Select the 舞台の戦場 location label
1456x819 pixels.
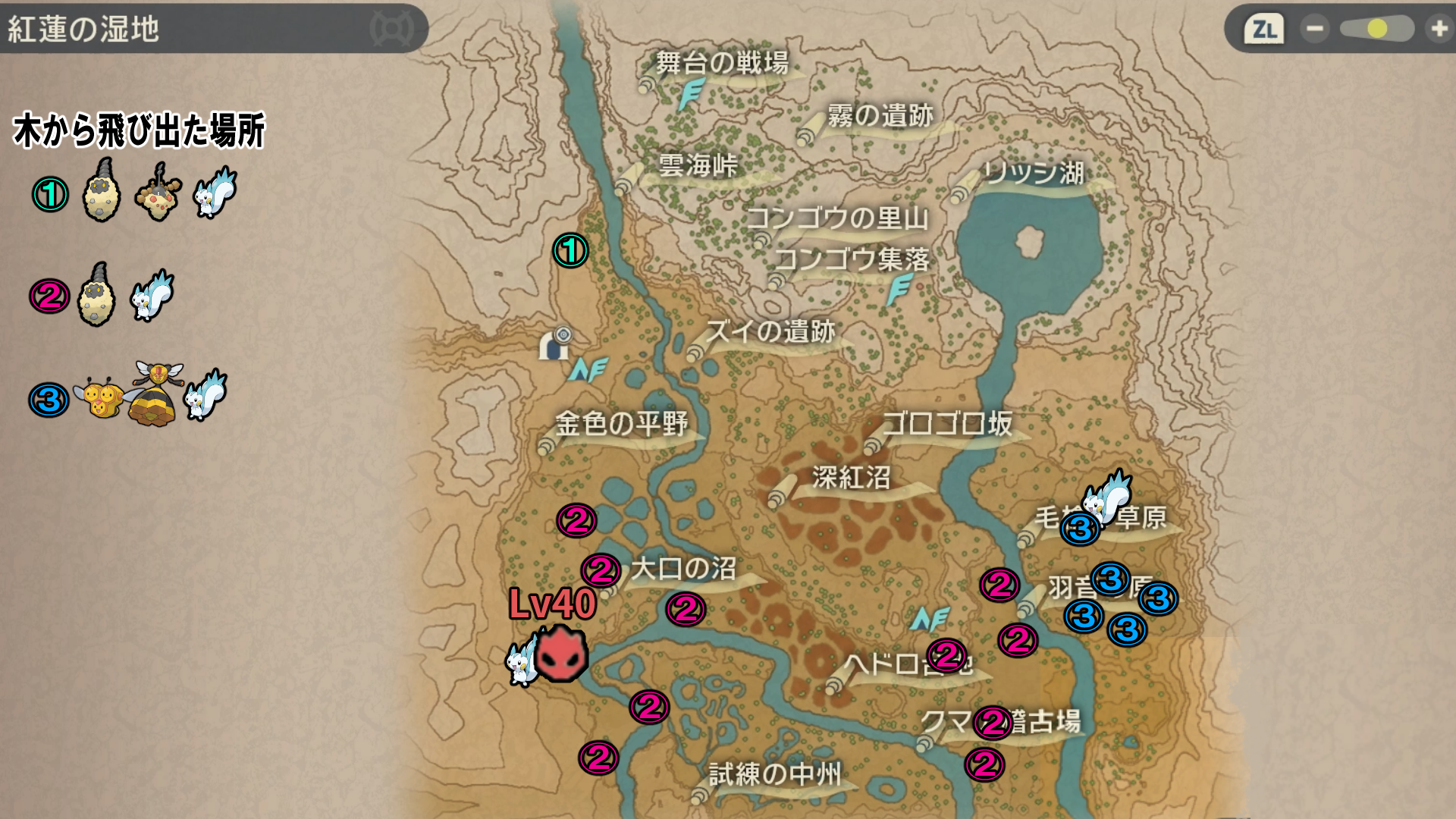pyautogui.click(x=721, y=62)
